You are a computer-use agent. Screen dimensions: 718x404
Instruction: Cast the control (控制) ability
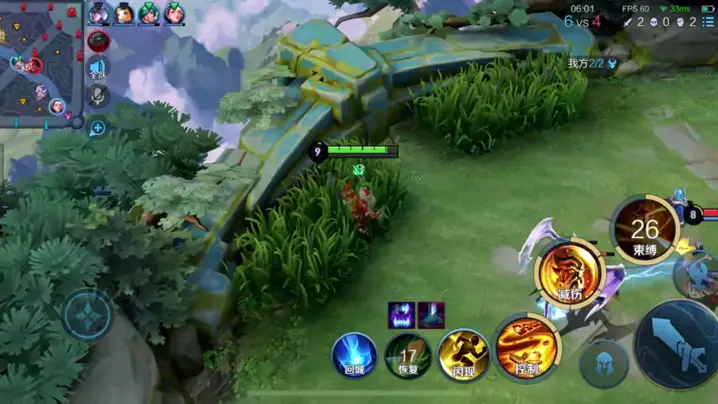click(527, 348)
